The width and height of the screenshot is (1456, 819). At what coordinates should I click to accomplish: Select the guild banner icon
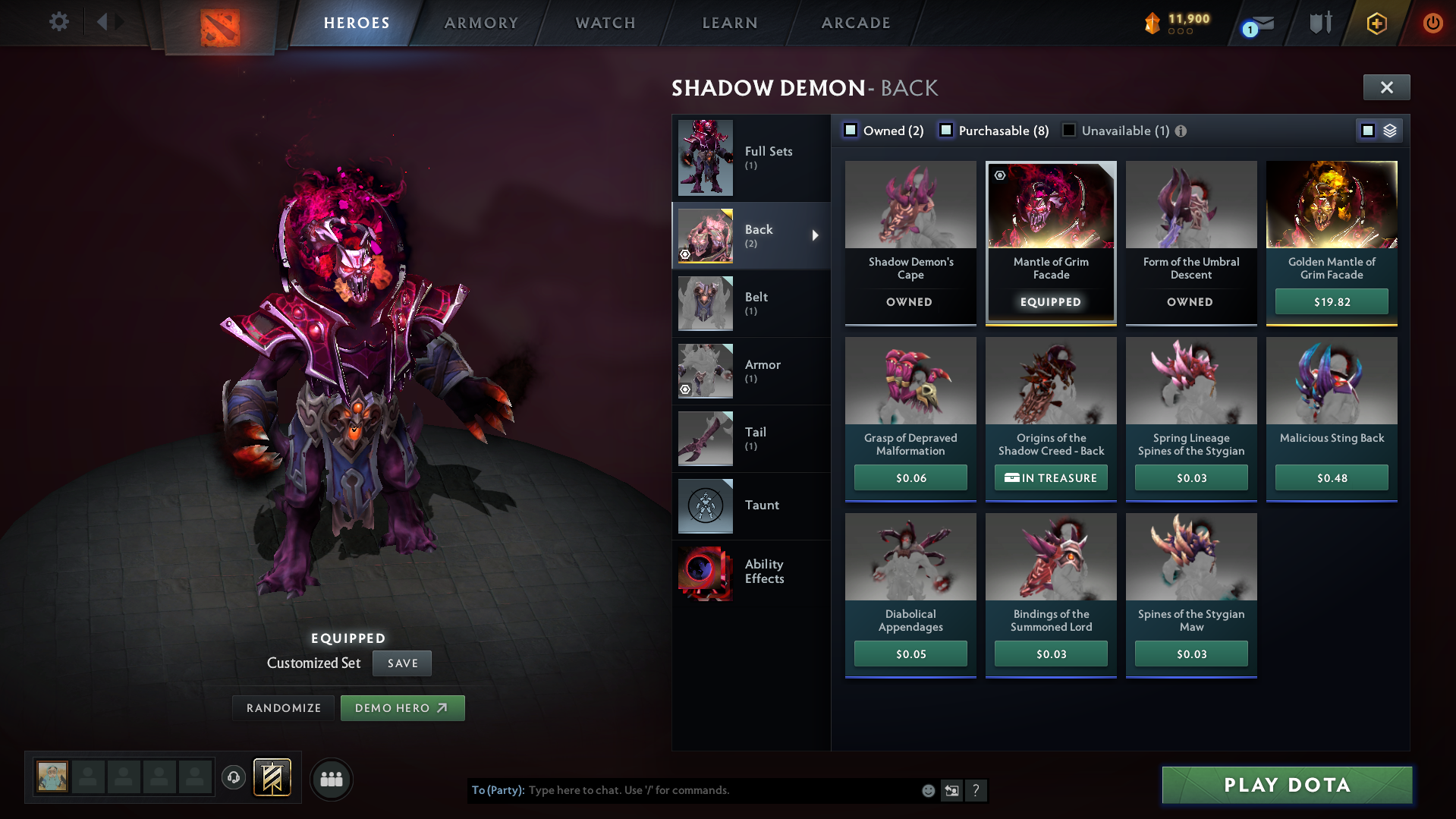coord(271,778)
